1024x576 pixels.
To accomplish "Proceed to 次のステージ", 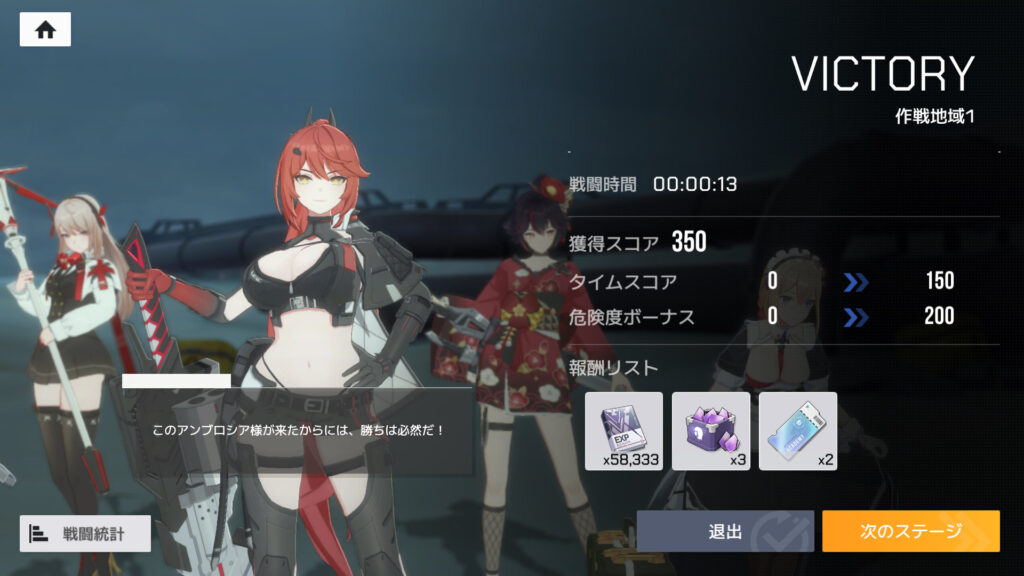I will point(910,531).
